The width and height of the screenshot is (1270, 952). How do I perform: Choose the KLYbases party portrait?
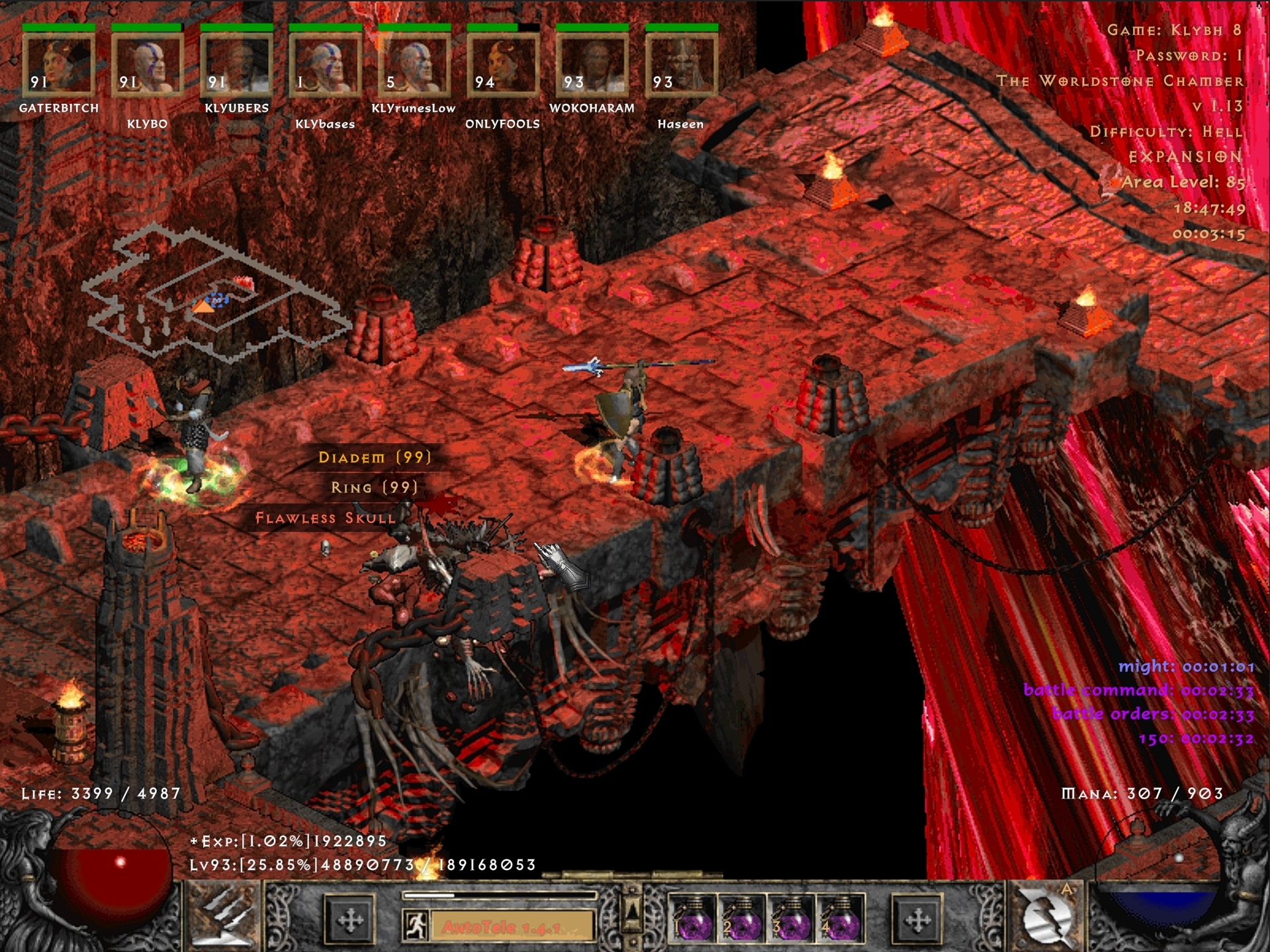[325, 65]
